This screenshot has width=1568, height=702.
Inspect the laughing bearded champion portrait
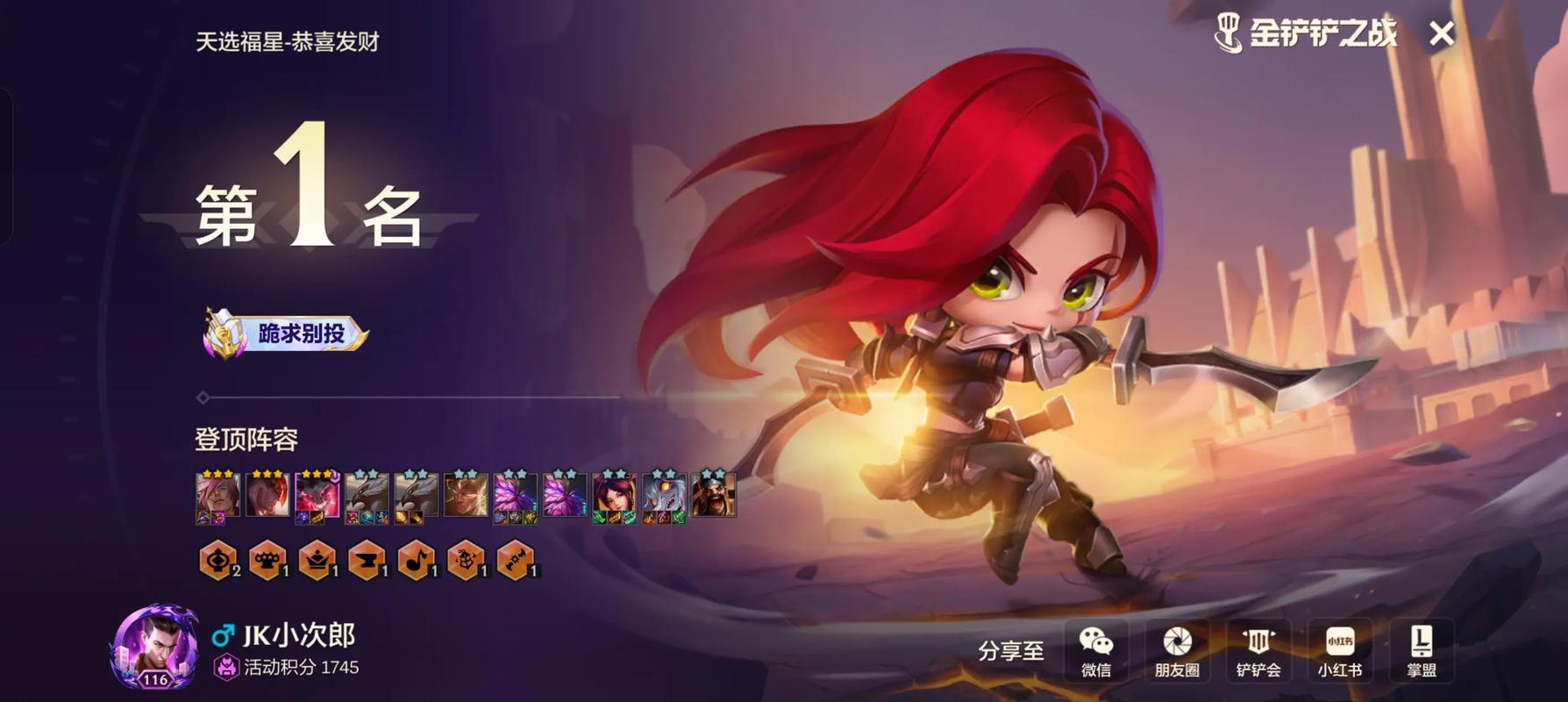click(x=713, y=496)
